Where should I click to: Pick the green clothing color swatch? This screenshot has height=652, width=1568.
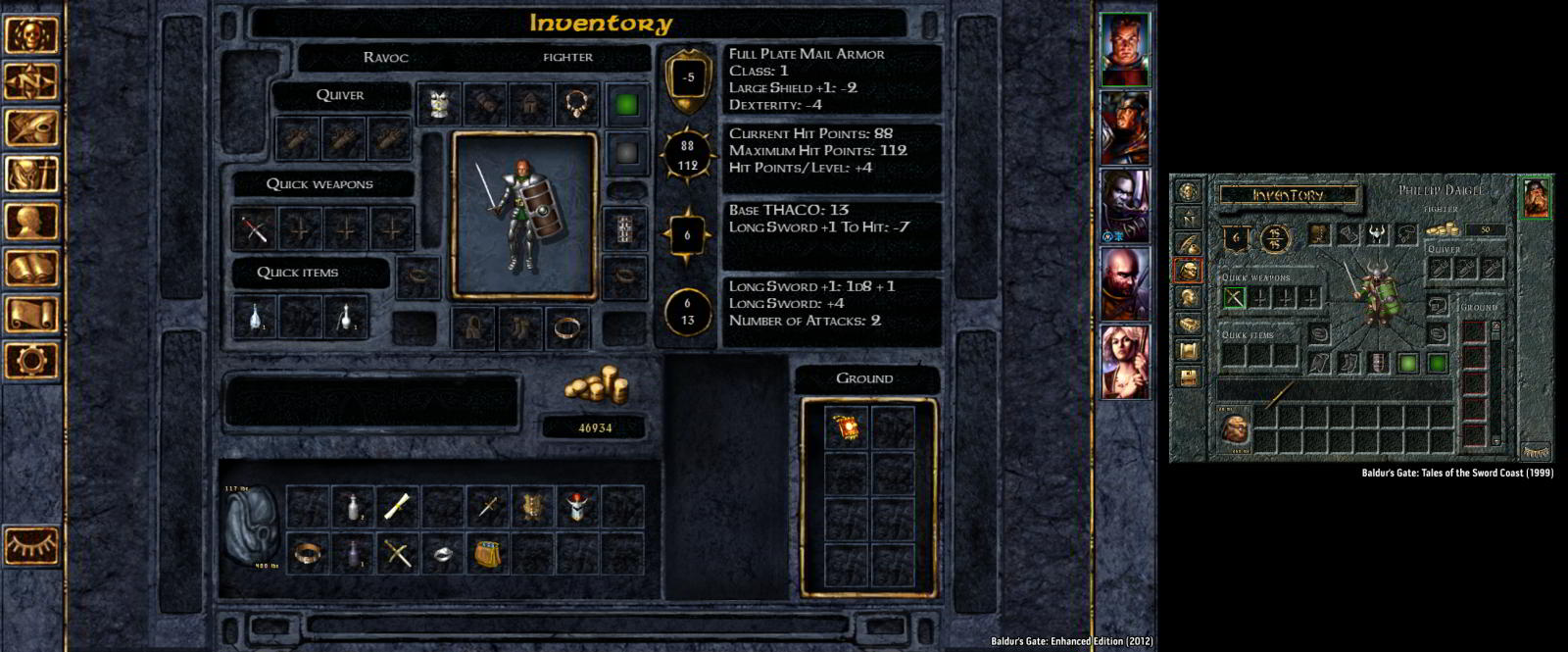(x=626, y=104)
